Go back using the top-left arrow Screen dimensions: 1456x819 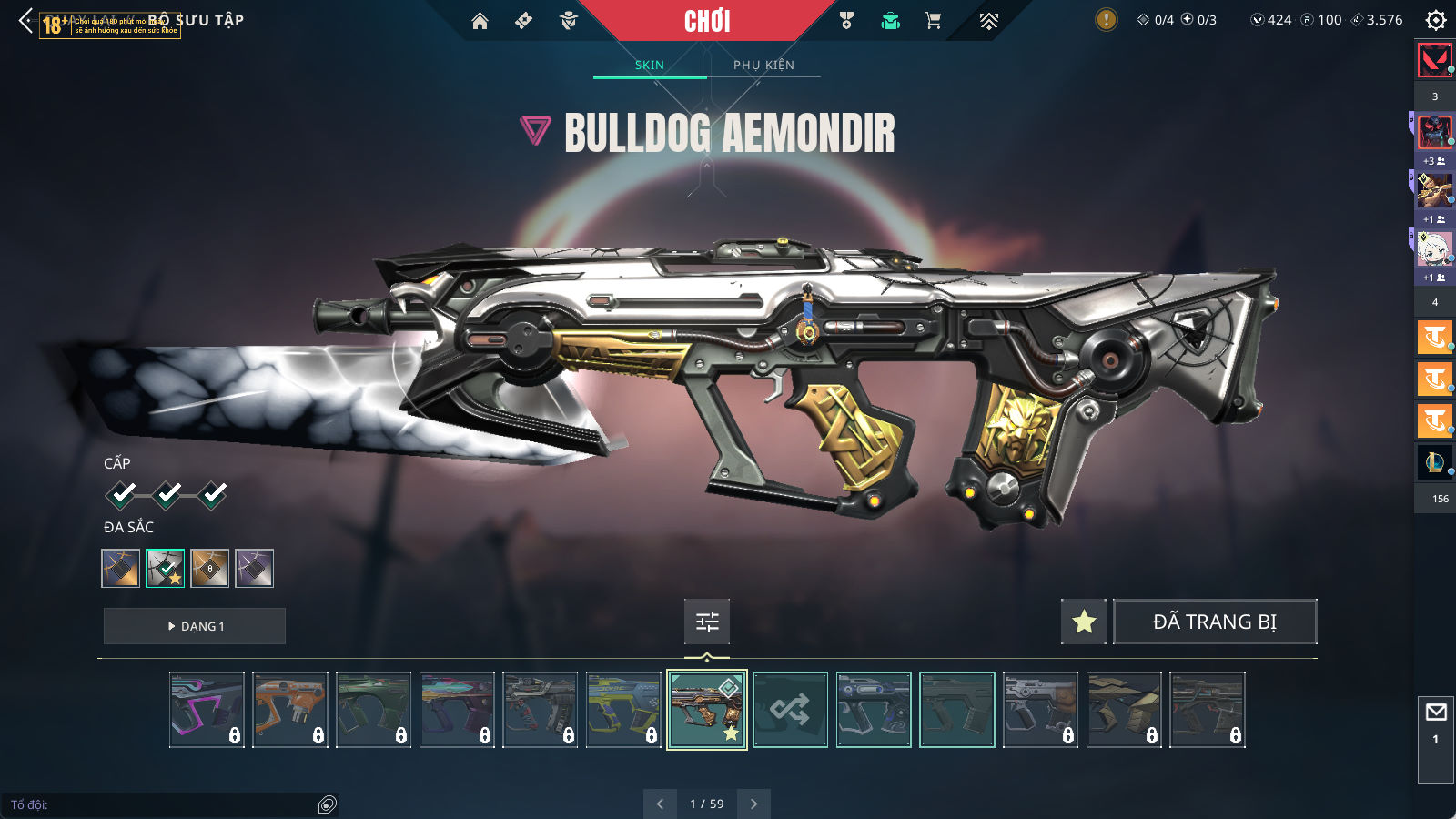(25, 20)
